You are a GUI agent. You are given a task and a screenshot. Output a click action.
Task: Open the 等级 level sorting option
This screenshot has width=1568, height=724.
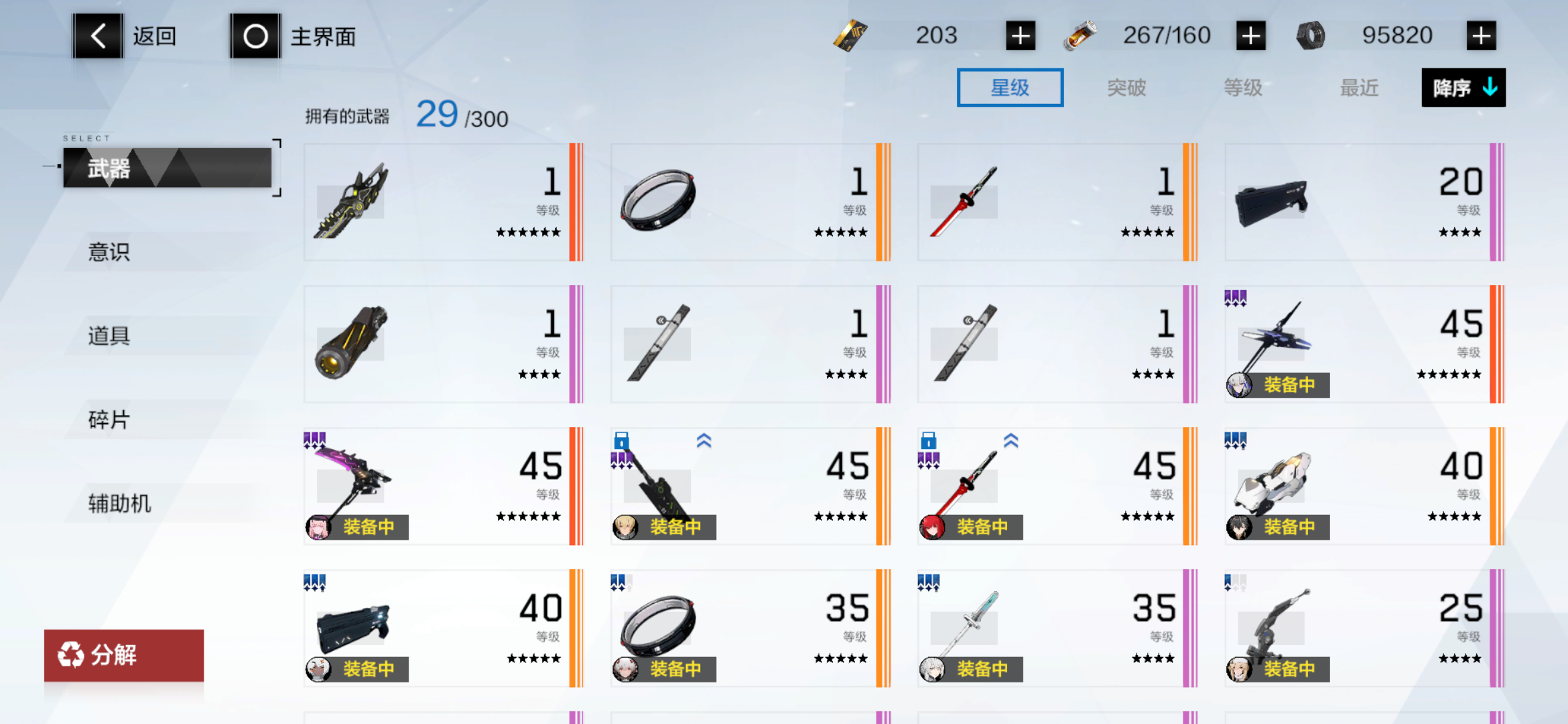1243,87
